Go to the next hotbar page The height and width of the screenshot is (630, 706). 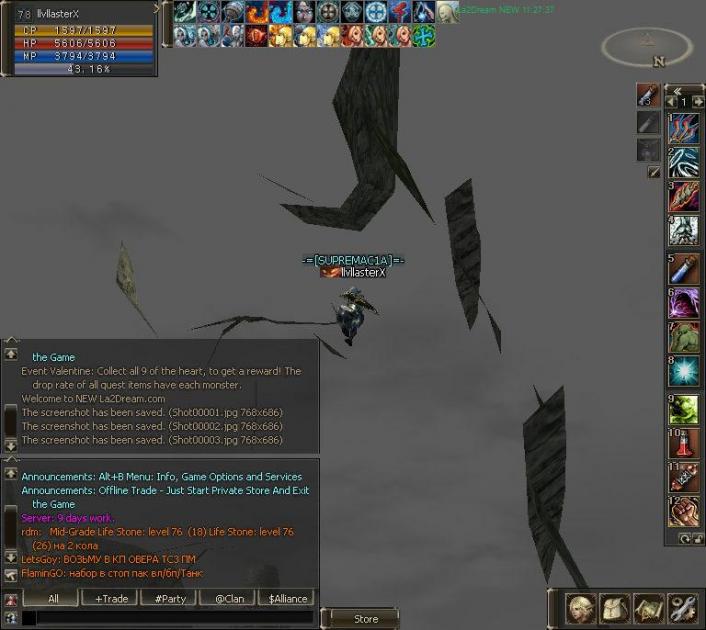(x=697, y=102)
